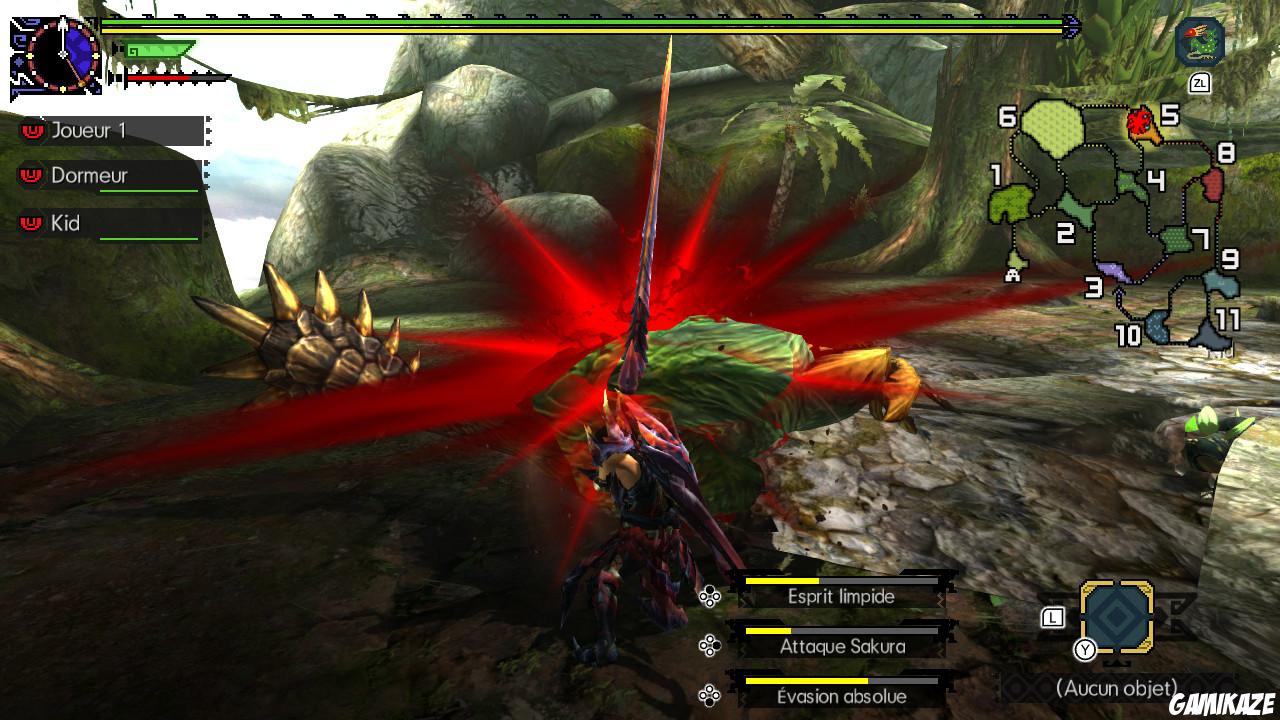Image resolution: width=1280 pixels, height=720 pixels.
Task: Select the Attaque Sakura art entry
Action: (x=843, y=647)
